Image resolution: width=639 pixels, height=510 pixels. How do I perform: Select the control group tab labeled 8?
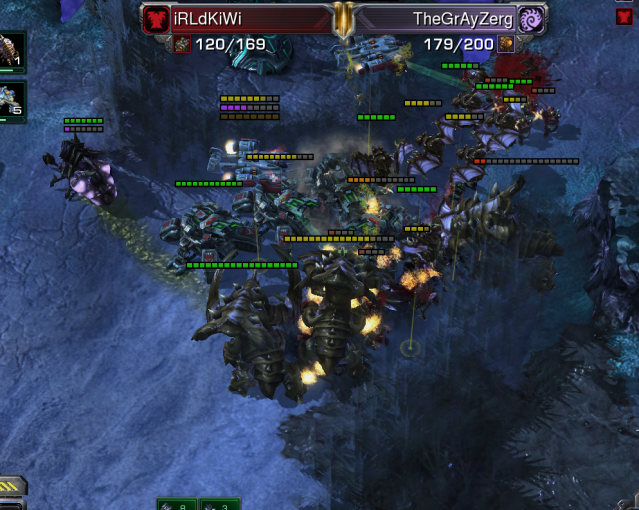[x=177, y=504]
